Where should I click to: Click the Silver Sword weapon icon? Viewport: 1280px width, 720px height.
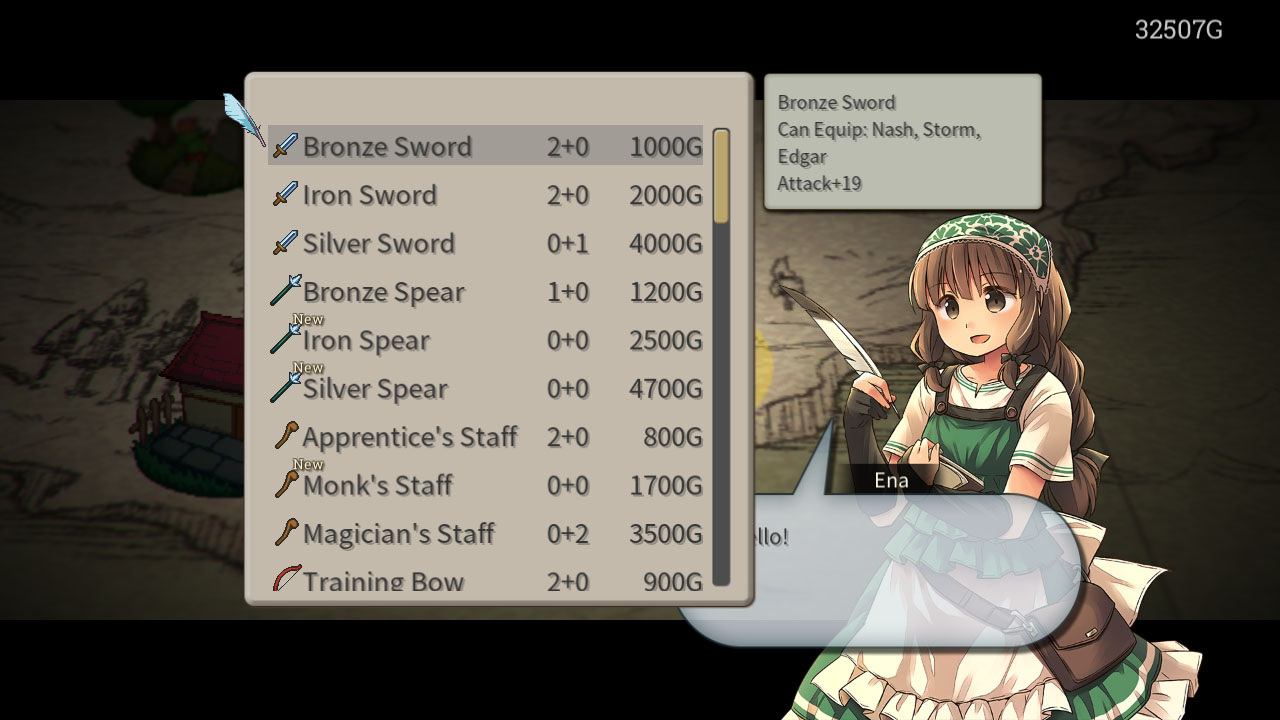click(x=284, y=243)
